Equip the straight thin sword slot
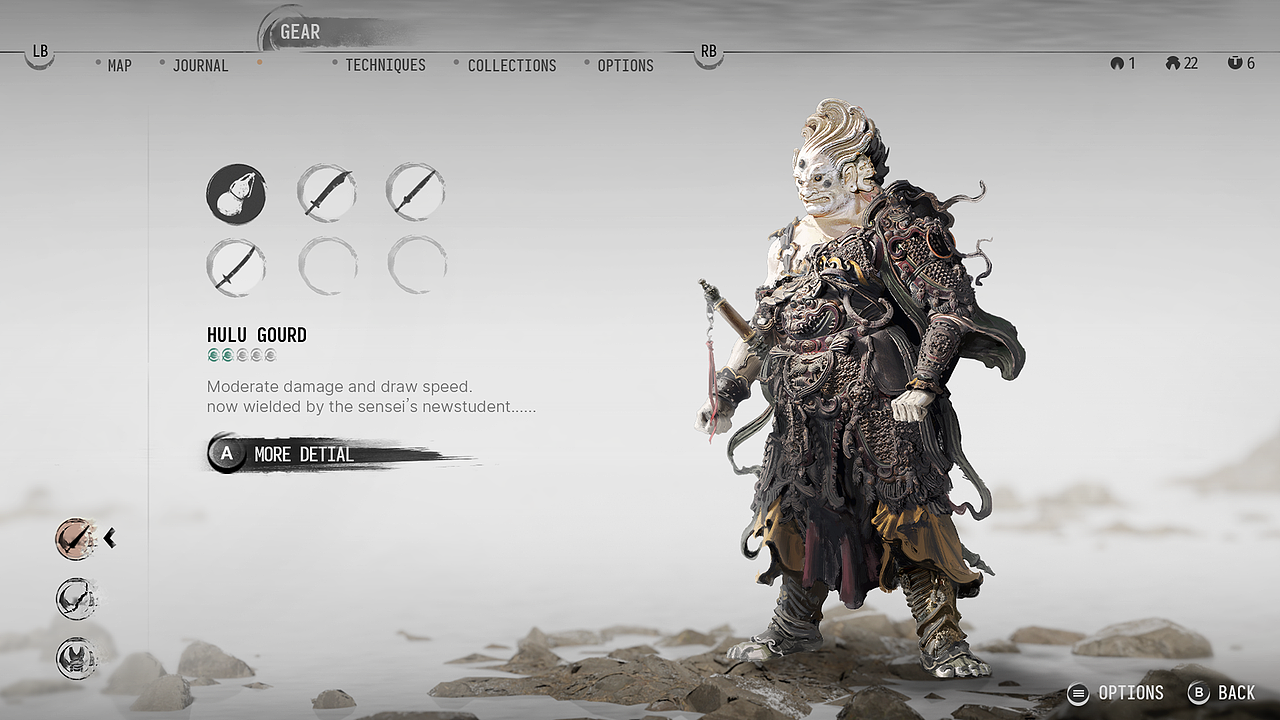Image resolution: width=1280 pixels, height=720 pixels. pyautogui.click(x=416, y=194)
